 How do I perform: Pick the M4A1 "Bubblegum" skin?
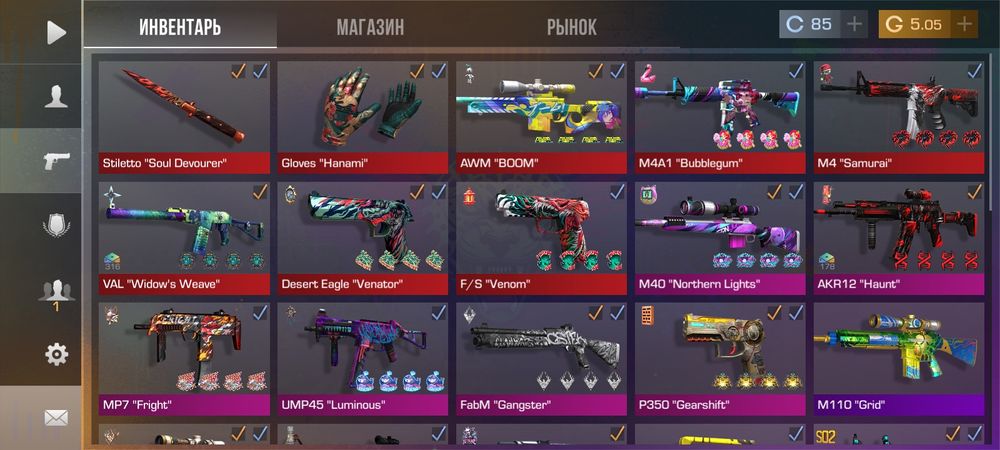tap(720, 115)
